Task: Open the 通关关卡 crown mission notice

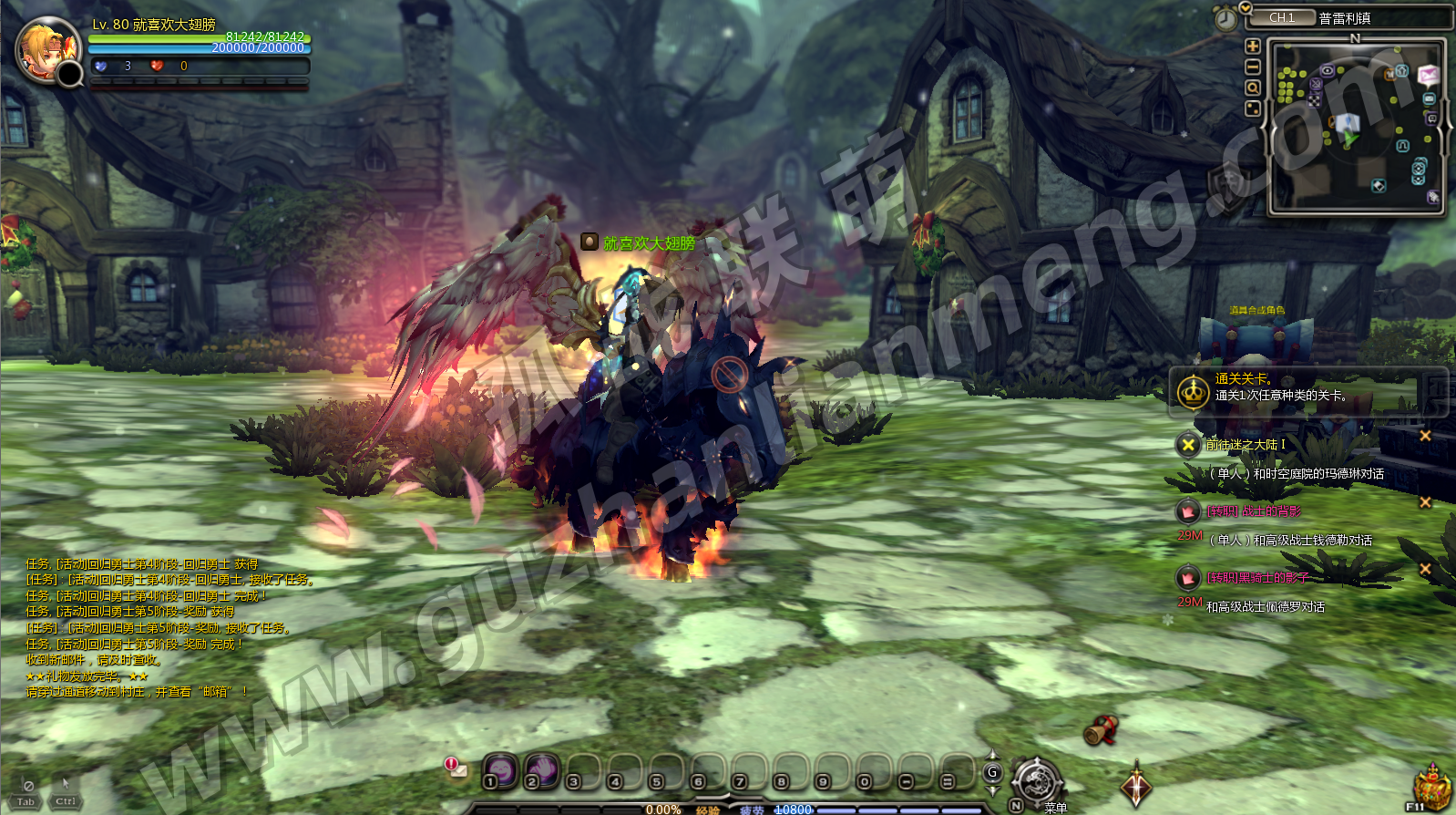Action: tap(1193, 392)
